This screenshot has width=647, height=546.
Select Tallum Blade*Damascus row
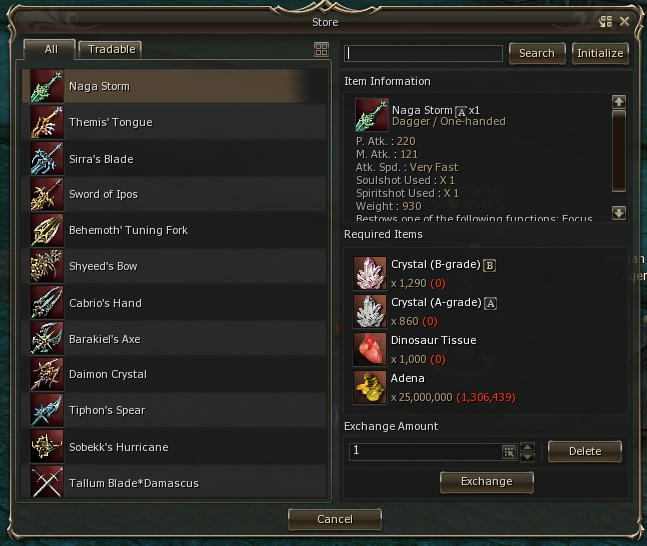(x=176, y=483)
